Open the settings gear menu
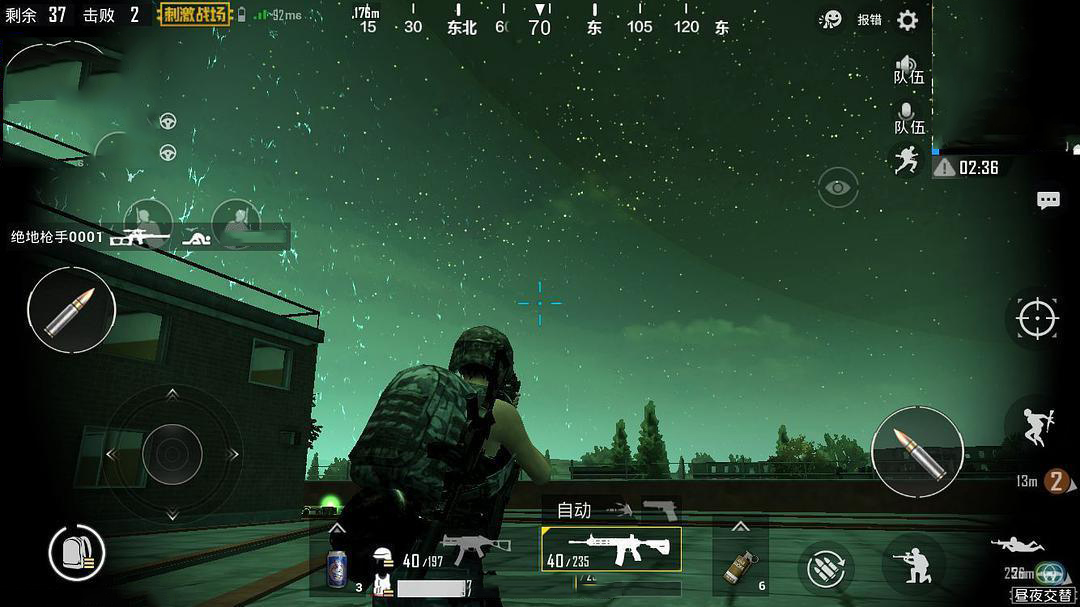 point(907,20)
